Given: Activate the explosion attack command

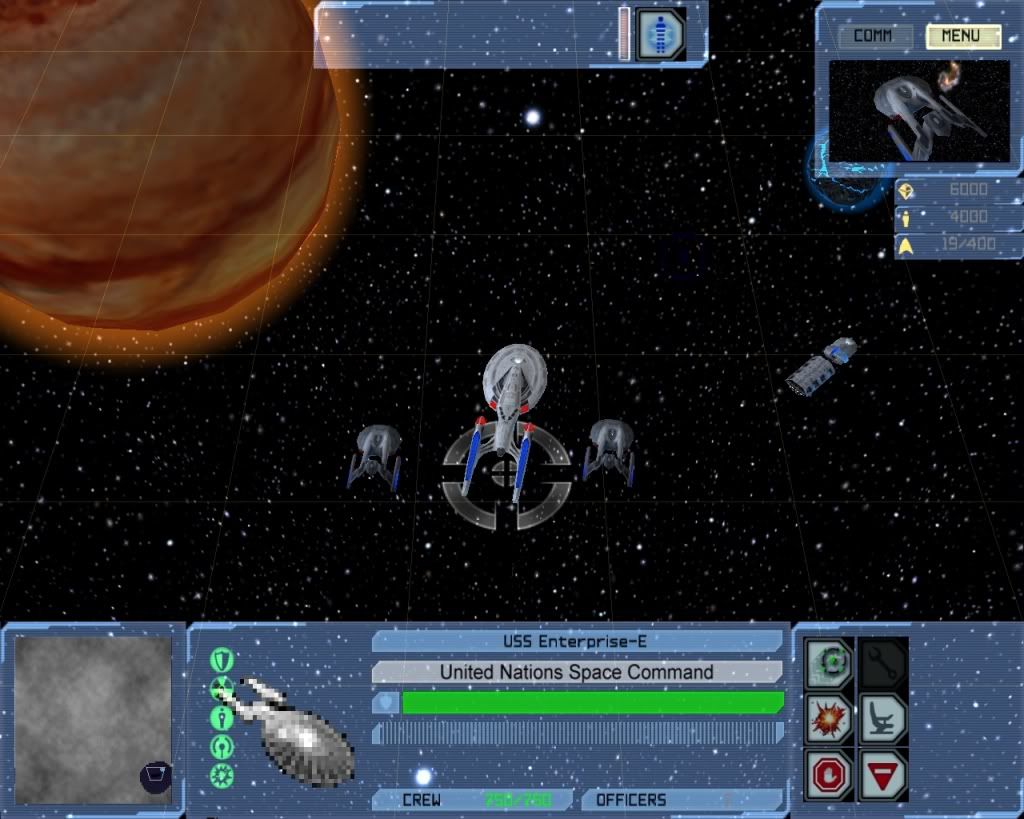Looking at the screenshot, I should coord(830,718).
